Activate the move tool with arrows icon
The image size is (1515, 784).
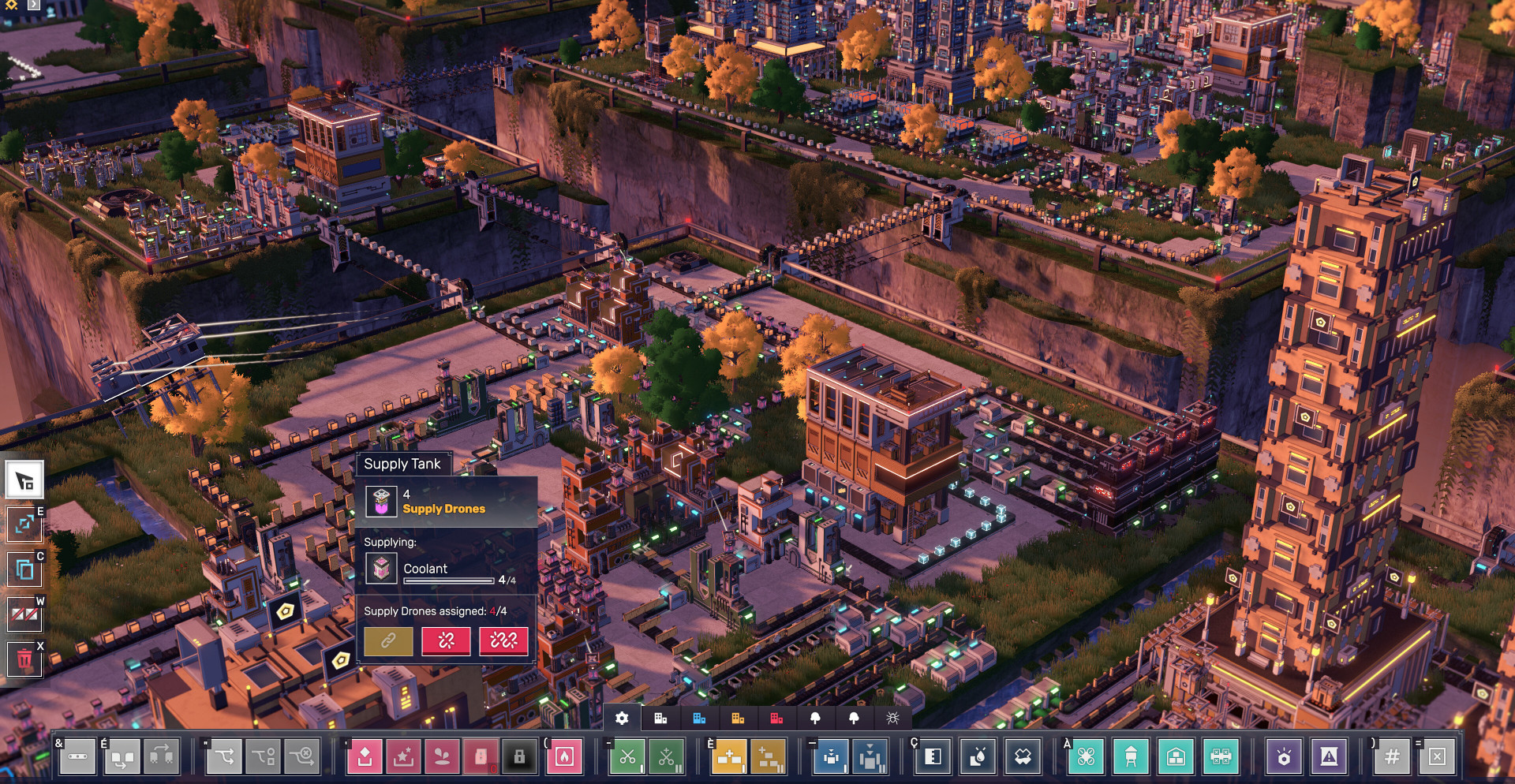pos(24,524)
